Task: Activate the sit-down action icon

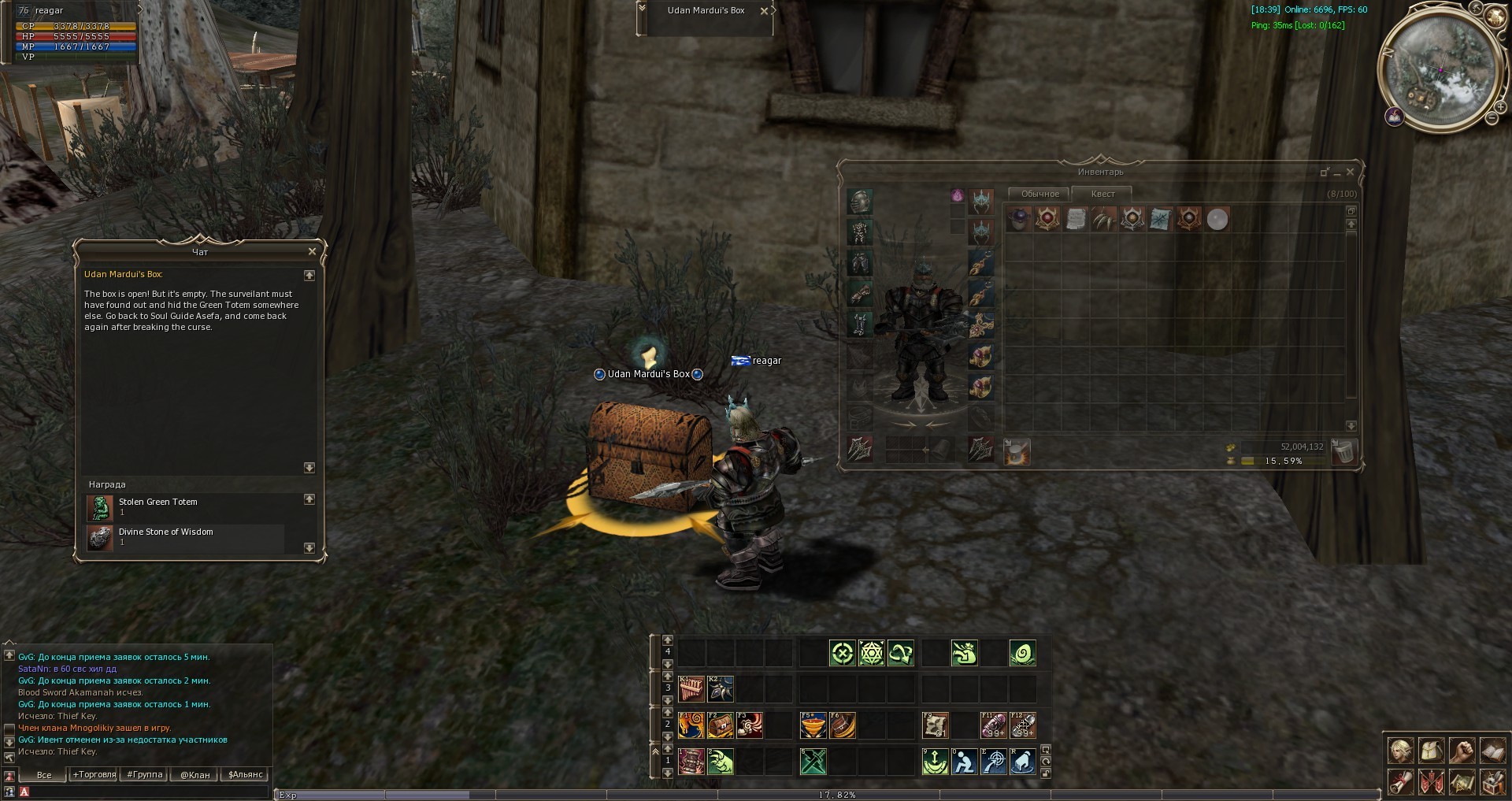Action: coord(964,762)
